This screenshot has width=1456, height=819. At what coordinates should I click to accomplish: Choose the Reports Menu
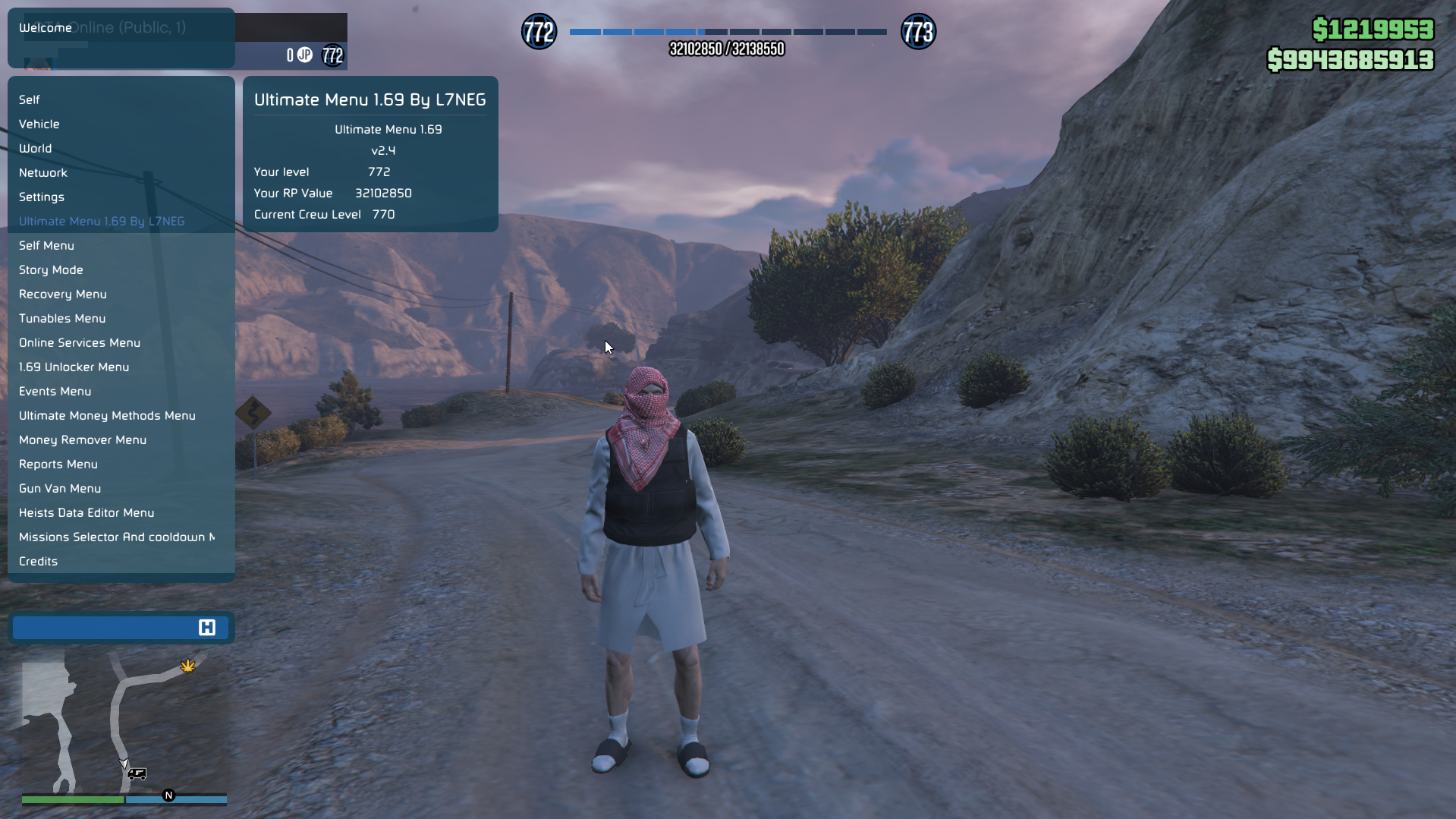[58, 464]
